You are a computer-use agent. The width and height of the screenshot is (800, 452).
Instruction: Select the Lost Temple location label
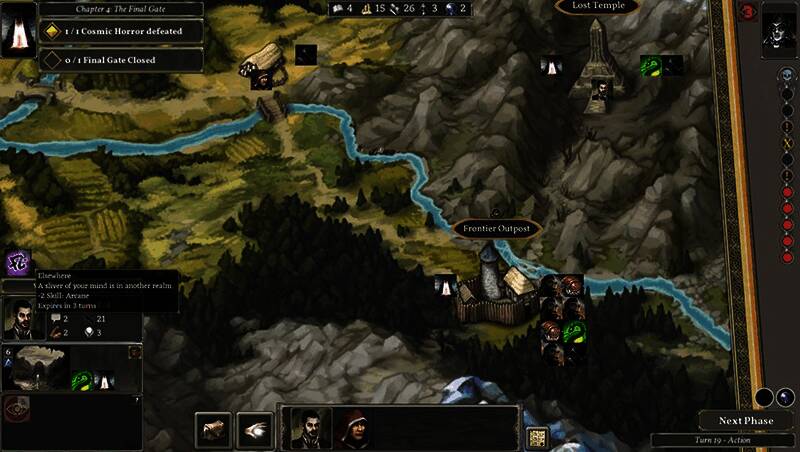pyautogui.click(x=598, y=6)
